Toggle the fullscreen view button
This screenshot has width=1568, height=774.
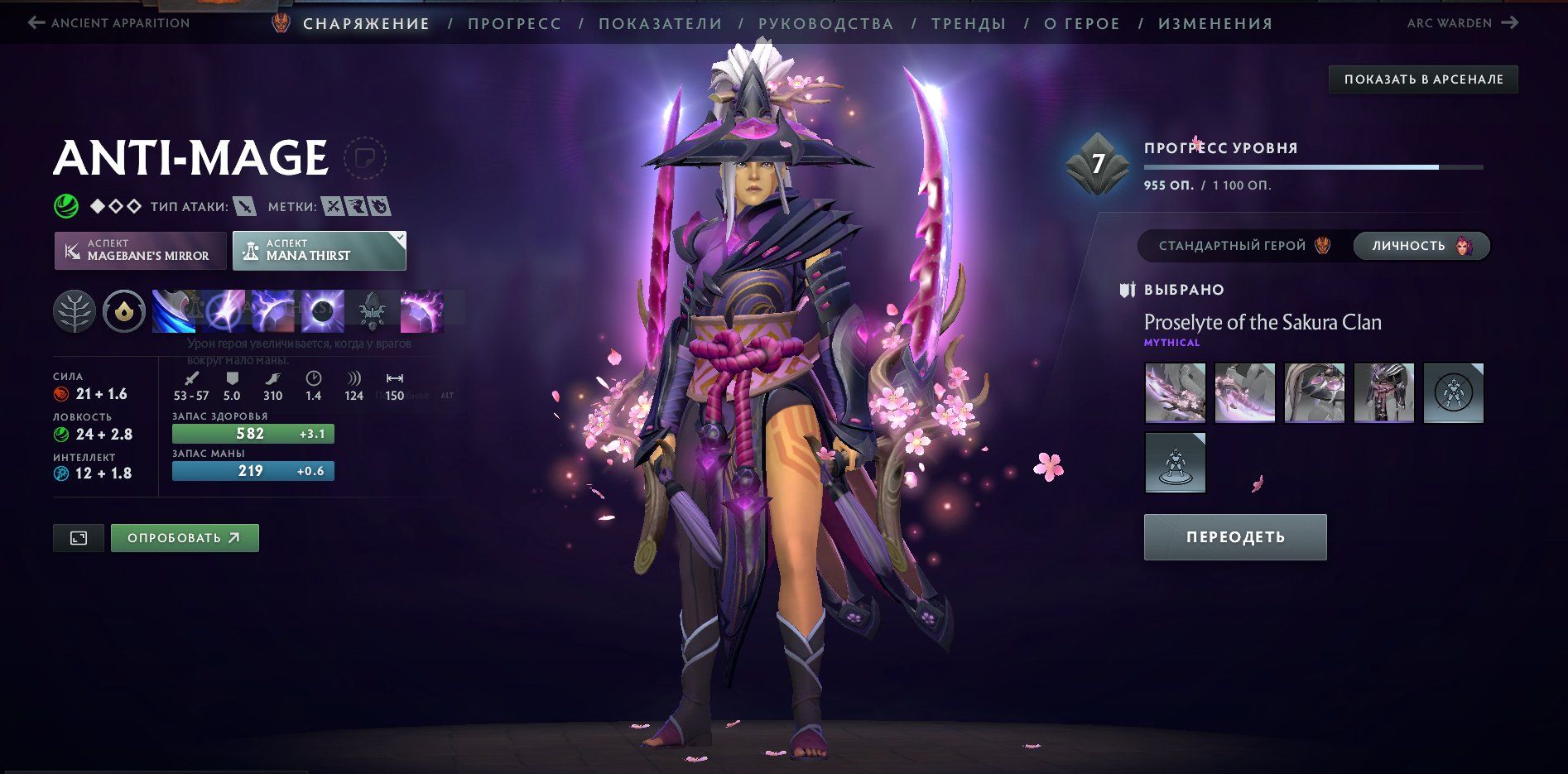[x=79, y=538]
